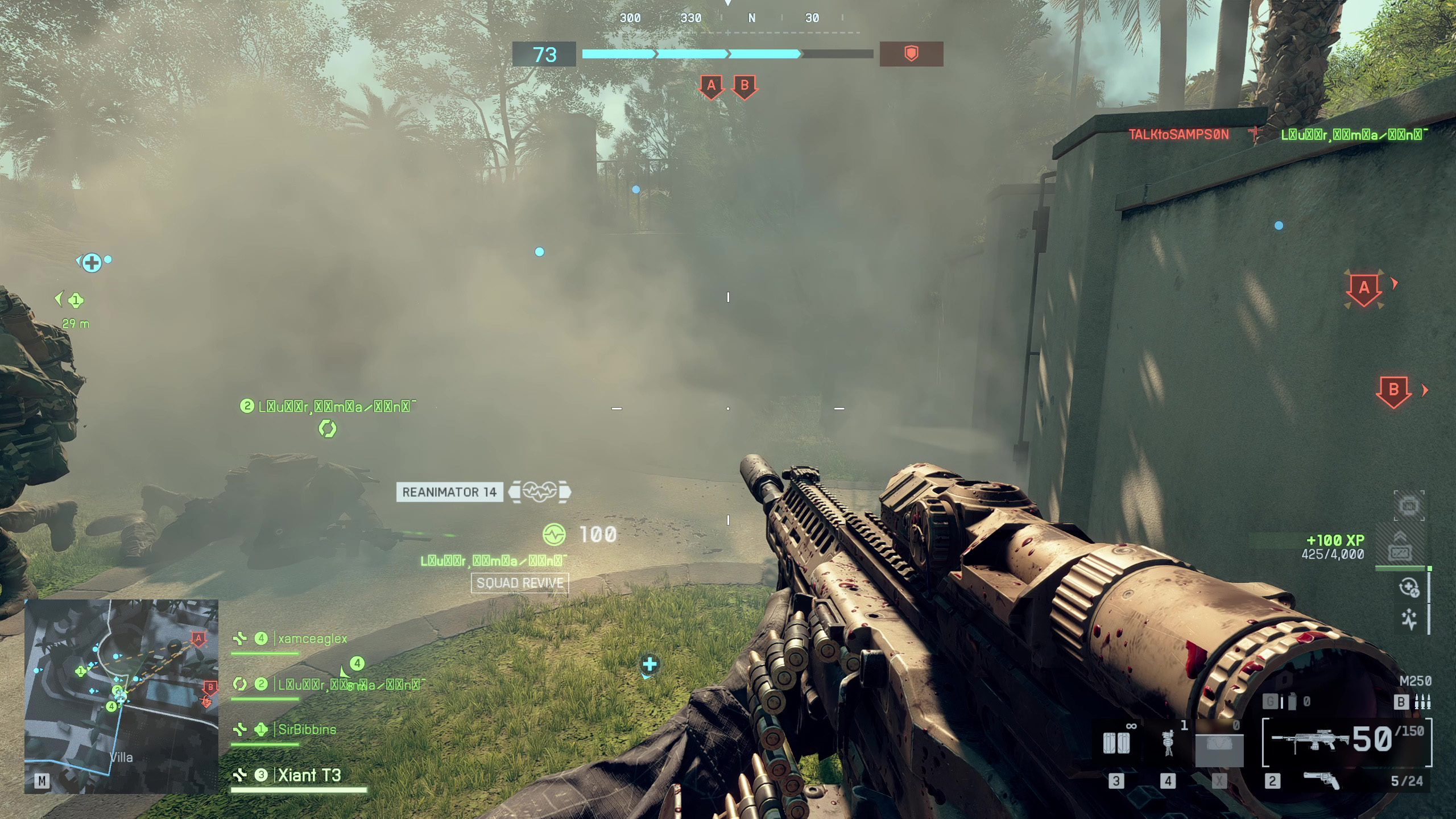Viewport: 1456px width, 819px height.
Task: Select the armor plates gadget slot
Action: click(1115, 743)
